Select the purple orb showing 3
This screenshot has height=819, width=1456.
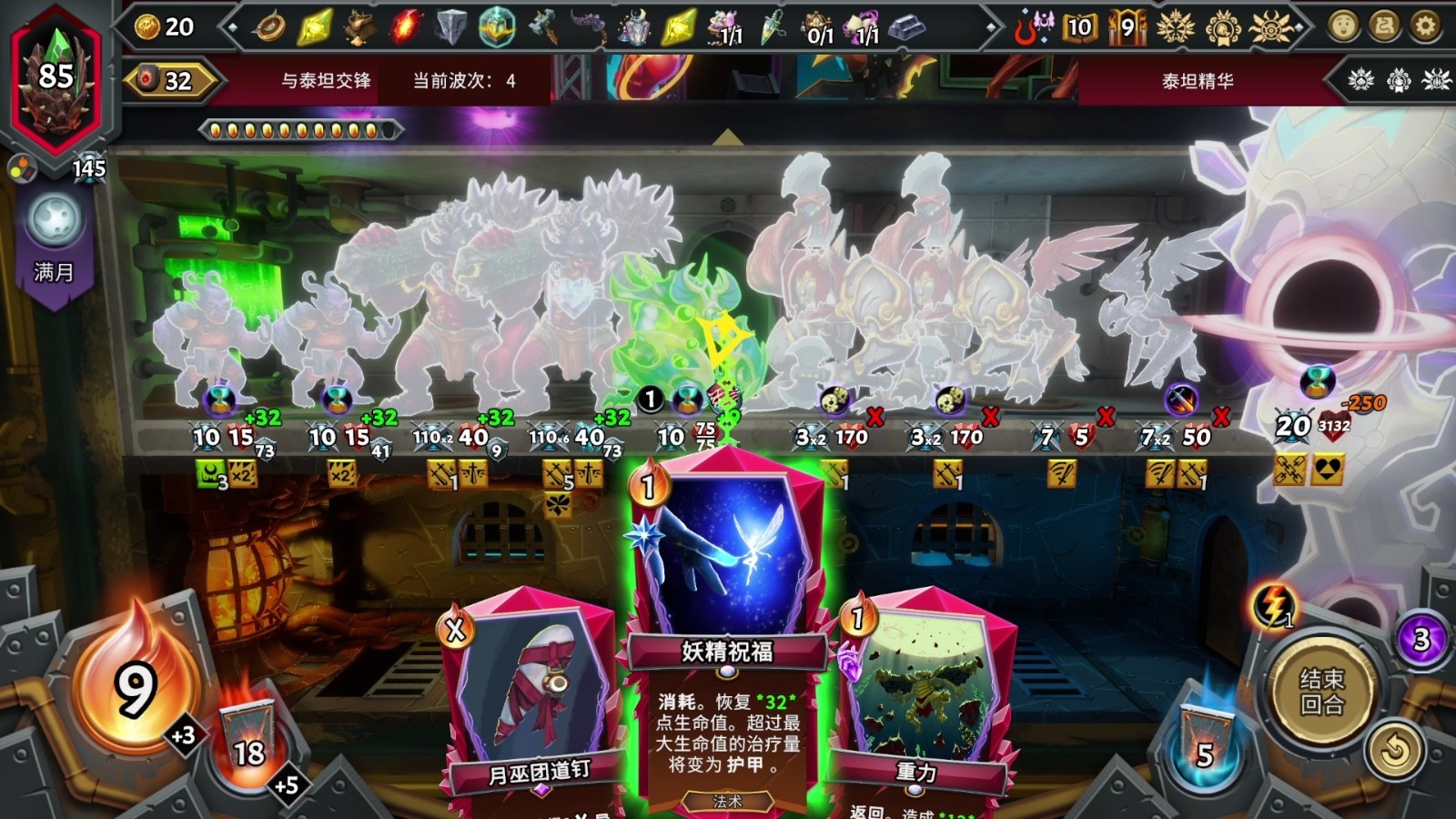click(1421, 640)
